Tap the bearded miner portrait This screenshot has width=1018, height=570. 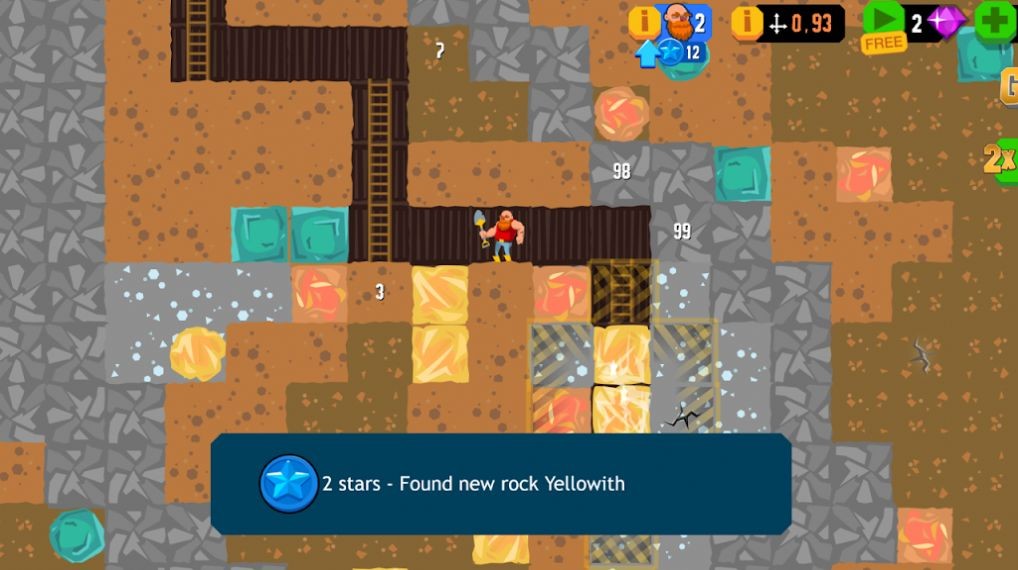point(680,22)
